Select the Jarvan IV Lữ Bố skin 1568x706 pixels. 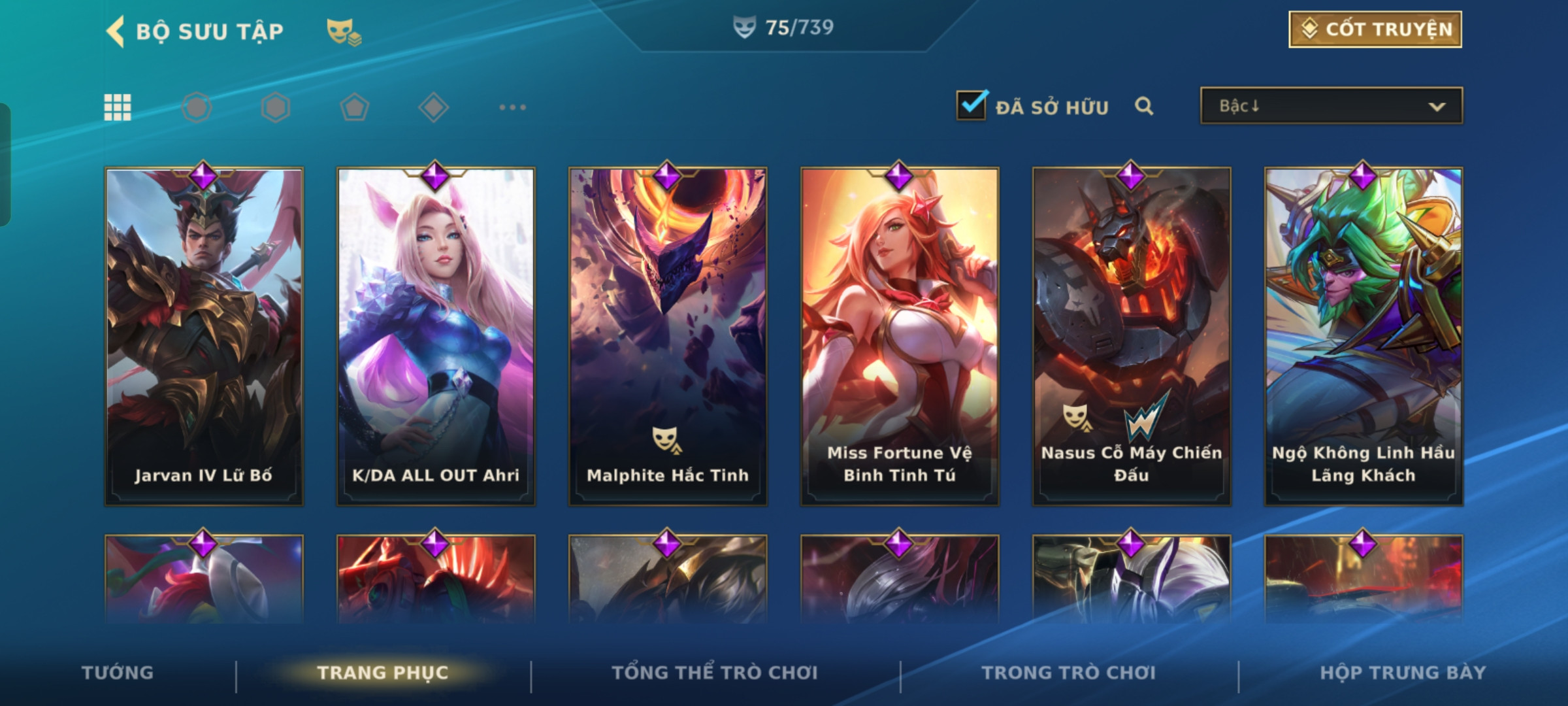point(204,337)
